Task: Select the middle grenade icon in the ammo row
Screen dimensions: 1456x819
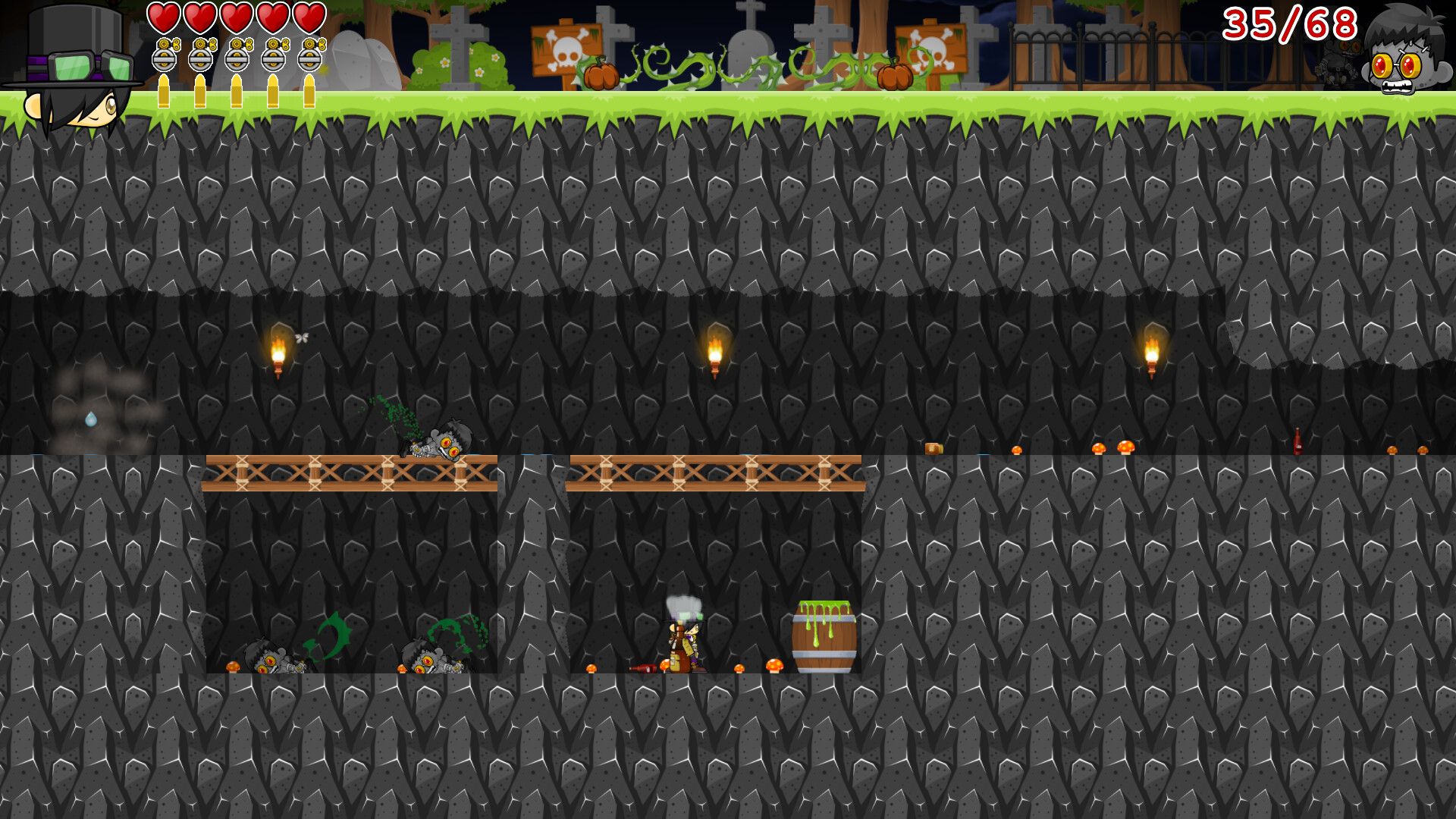Action: 237,55
